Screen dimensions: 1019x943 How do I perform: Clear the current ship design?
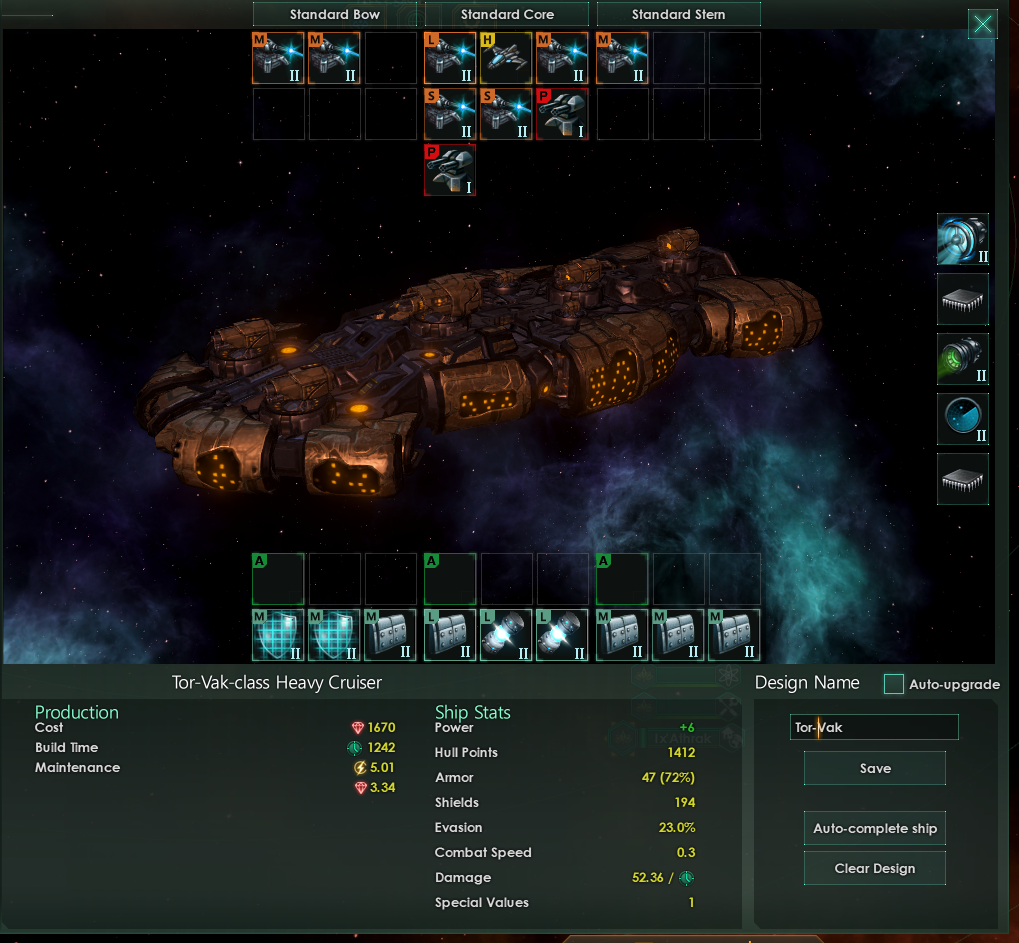point(874,868)
